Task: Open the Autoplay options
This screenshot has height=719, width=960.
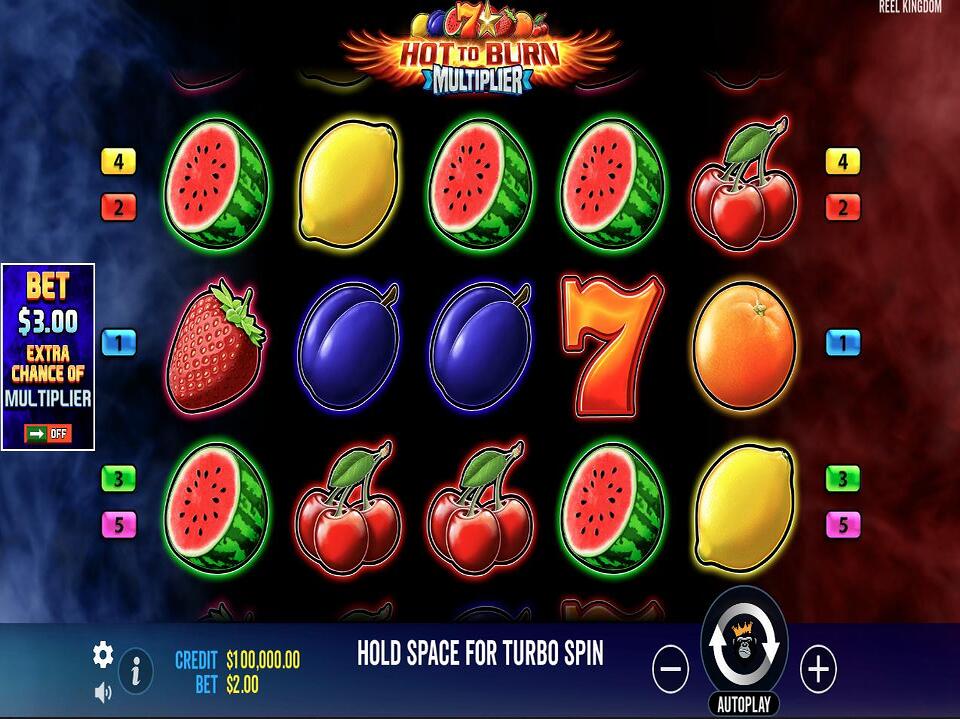Action: coord(744,704)
